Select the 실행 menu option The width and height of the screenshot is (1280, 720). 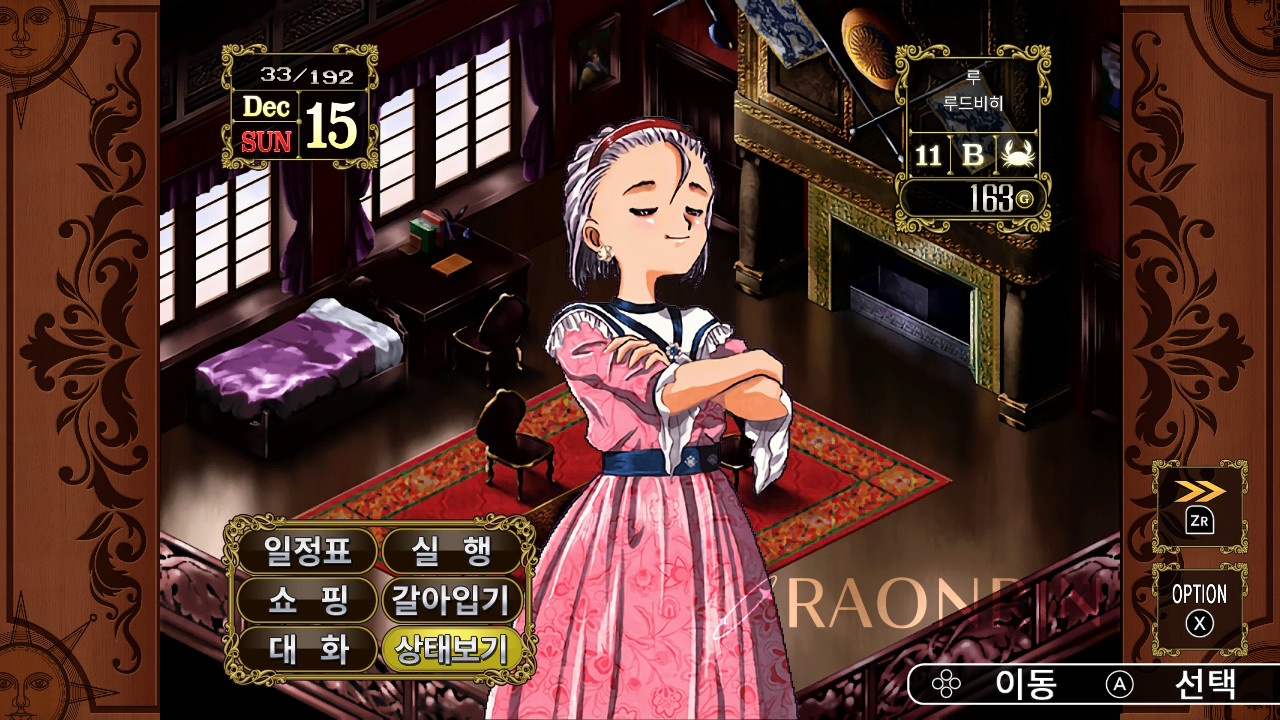pyautogui.click(x=453, y=549)
